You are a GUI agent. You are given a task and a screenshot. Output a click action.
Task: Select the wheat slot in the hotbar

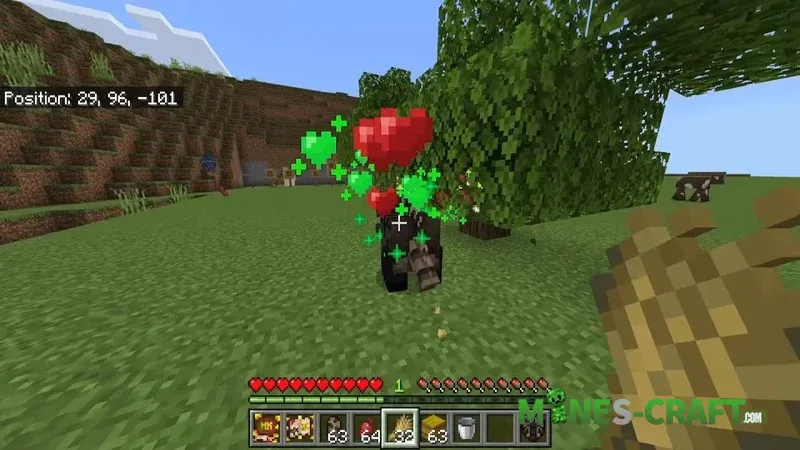[x=400, y=426]
